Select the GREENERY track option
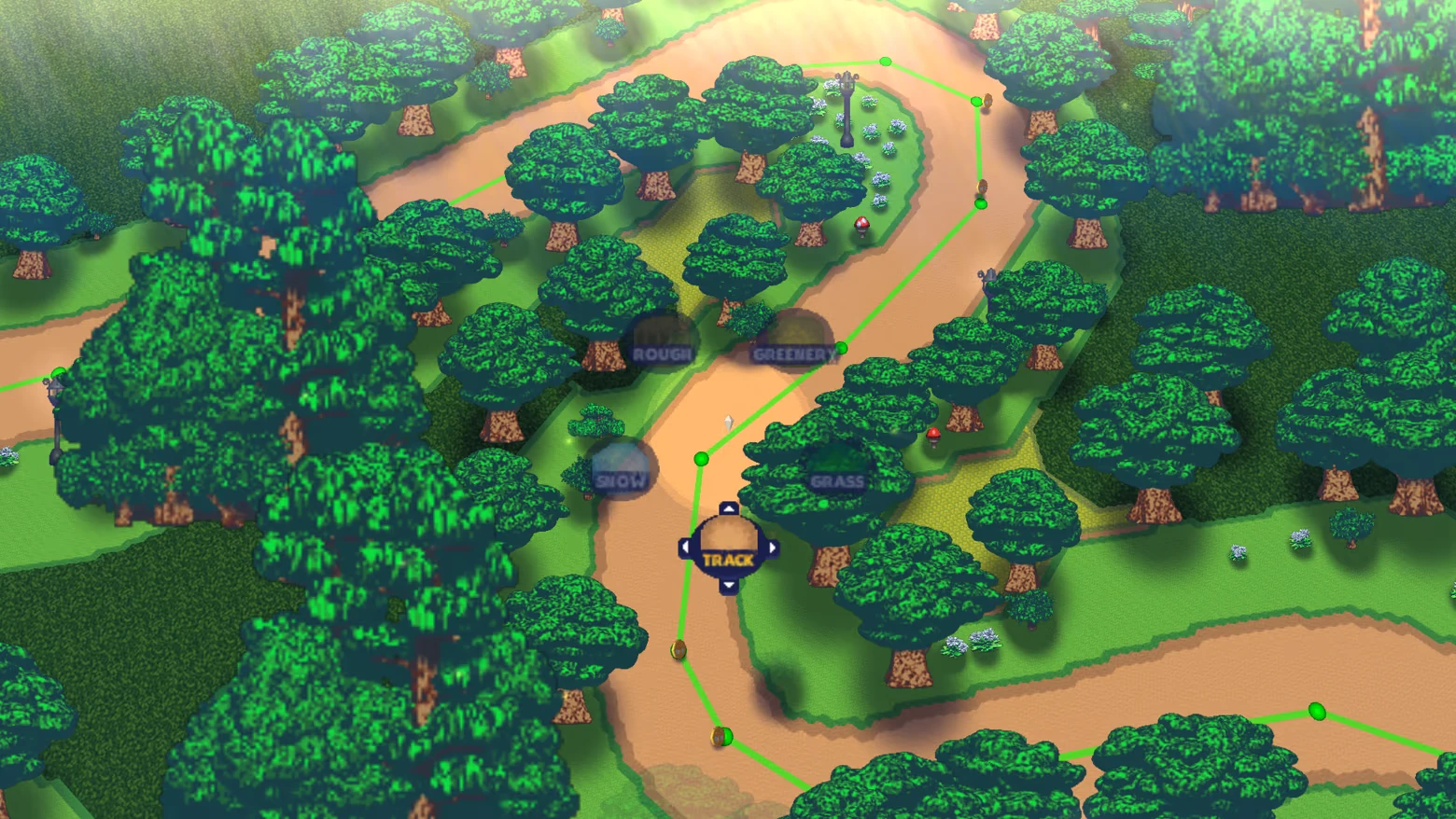The width and height of the screenshot is (1456, 819). coord(792,354)
